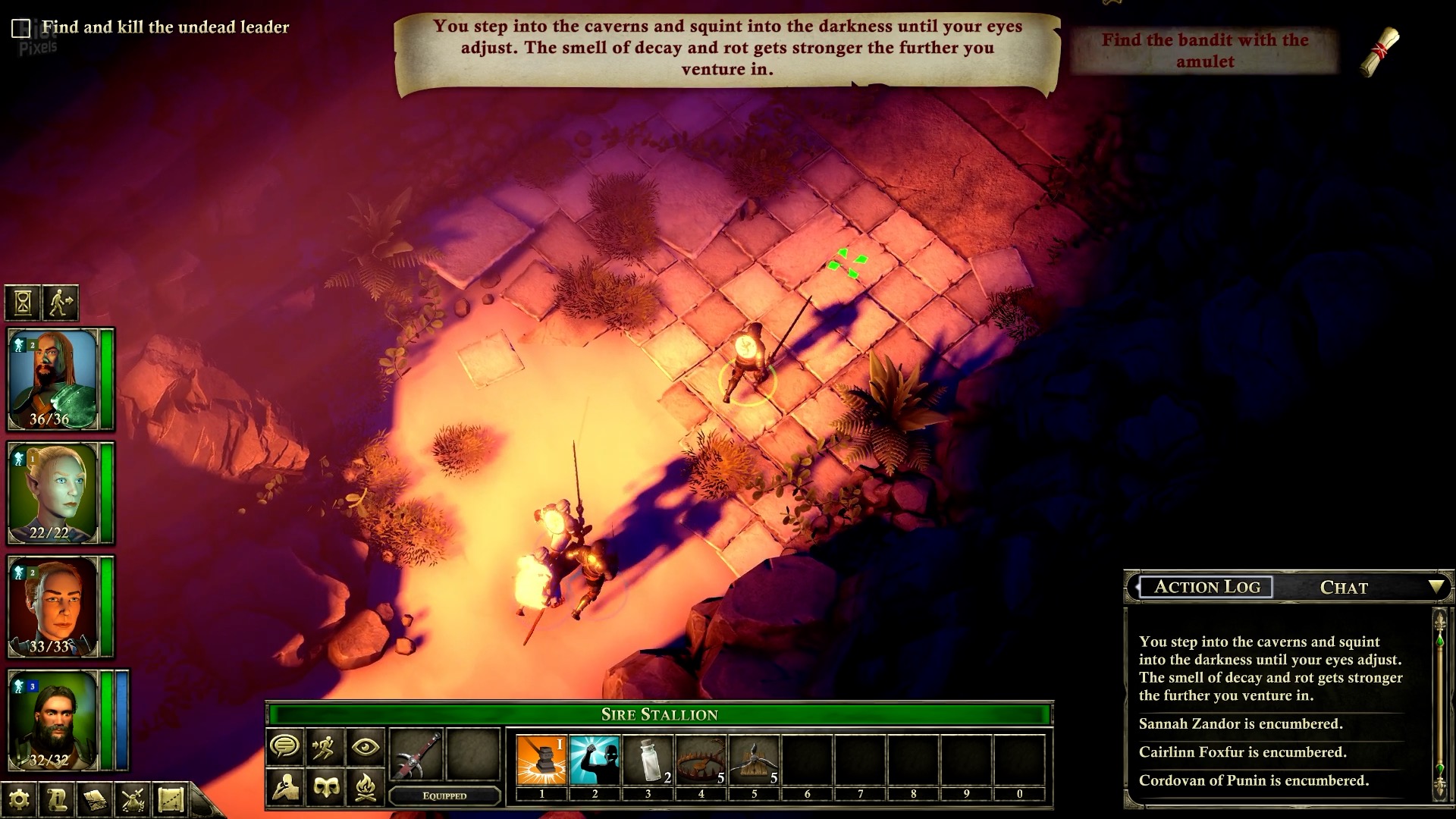The image size is (1456, 819).
Task: Use the glass vial item
Action: tap(648, 760)
